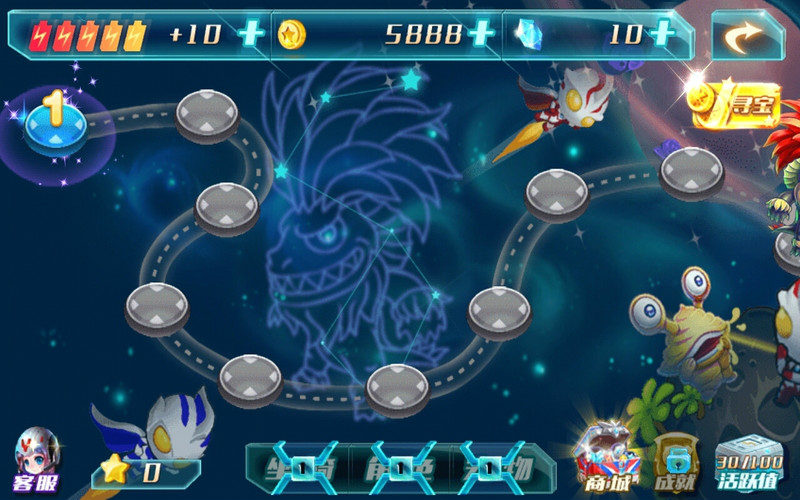
Task: Buy more blue diamonds using the plus button
Action: pyautogui.click(x=661, y=34)
